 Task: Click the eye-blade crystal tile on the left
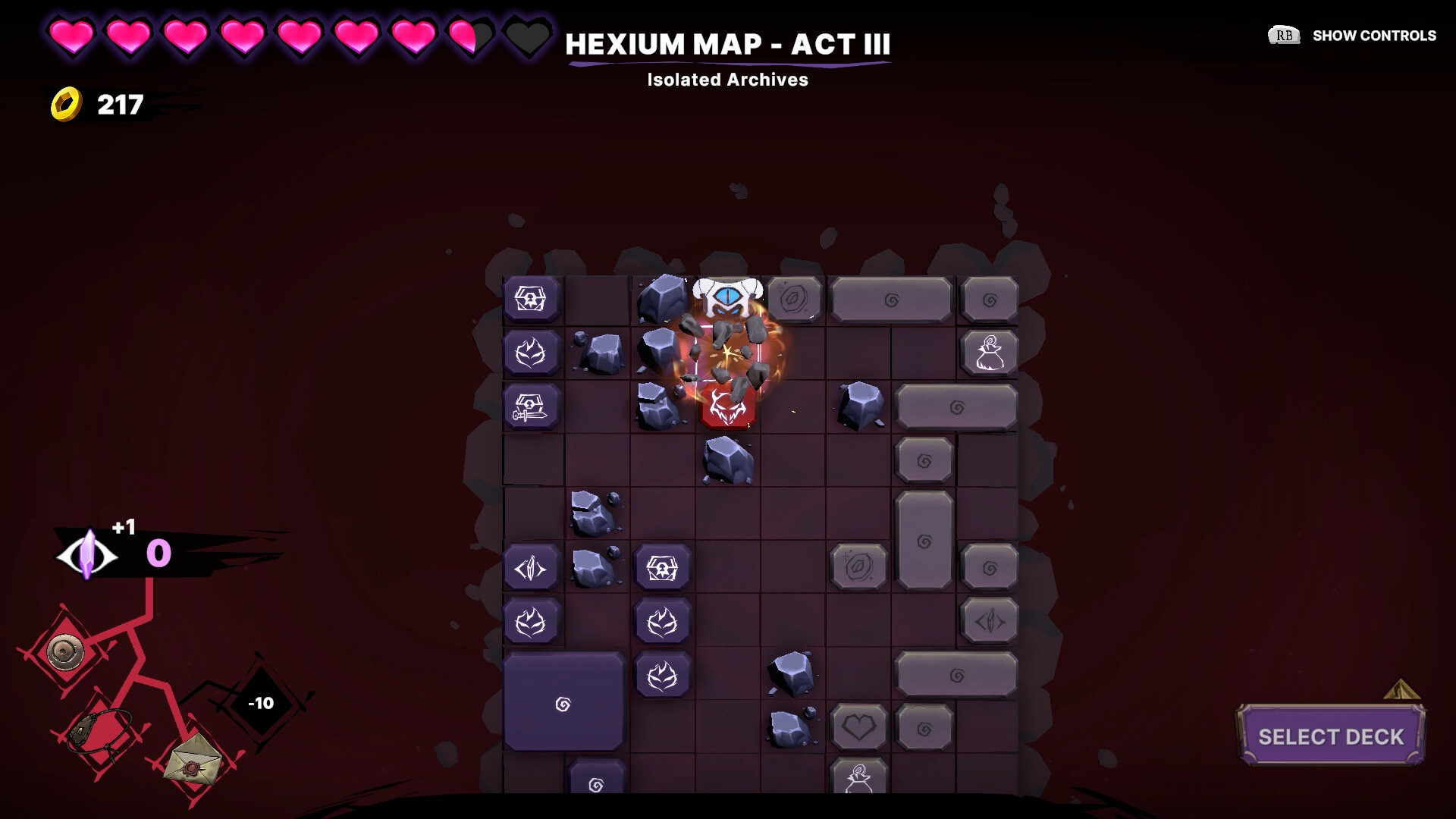pos(531,566)
